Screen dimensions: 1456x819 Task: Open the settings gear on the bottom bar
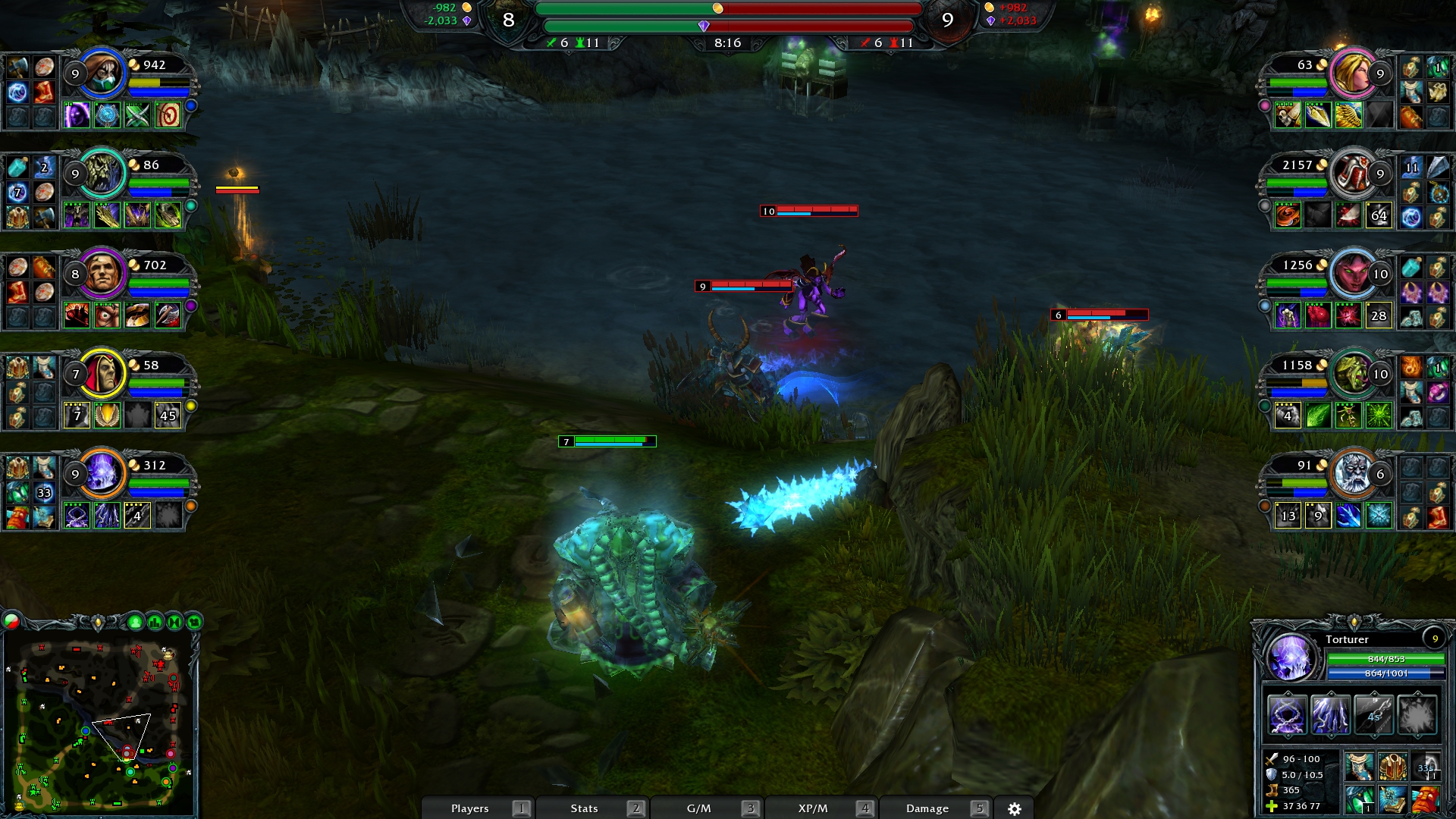1016,808
